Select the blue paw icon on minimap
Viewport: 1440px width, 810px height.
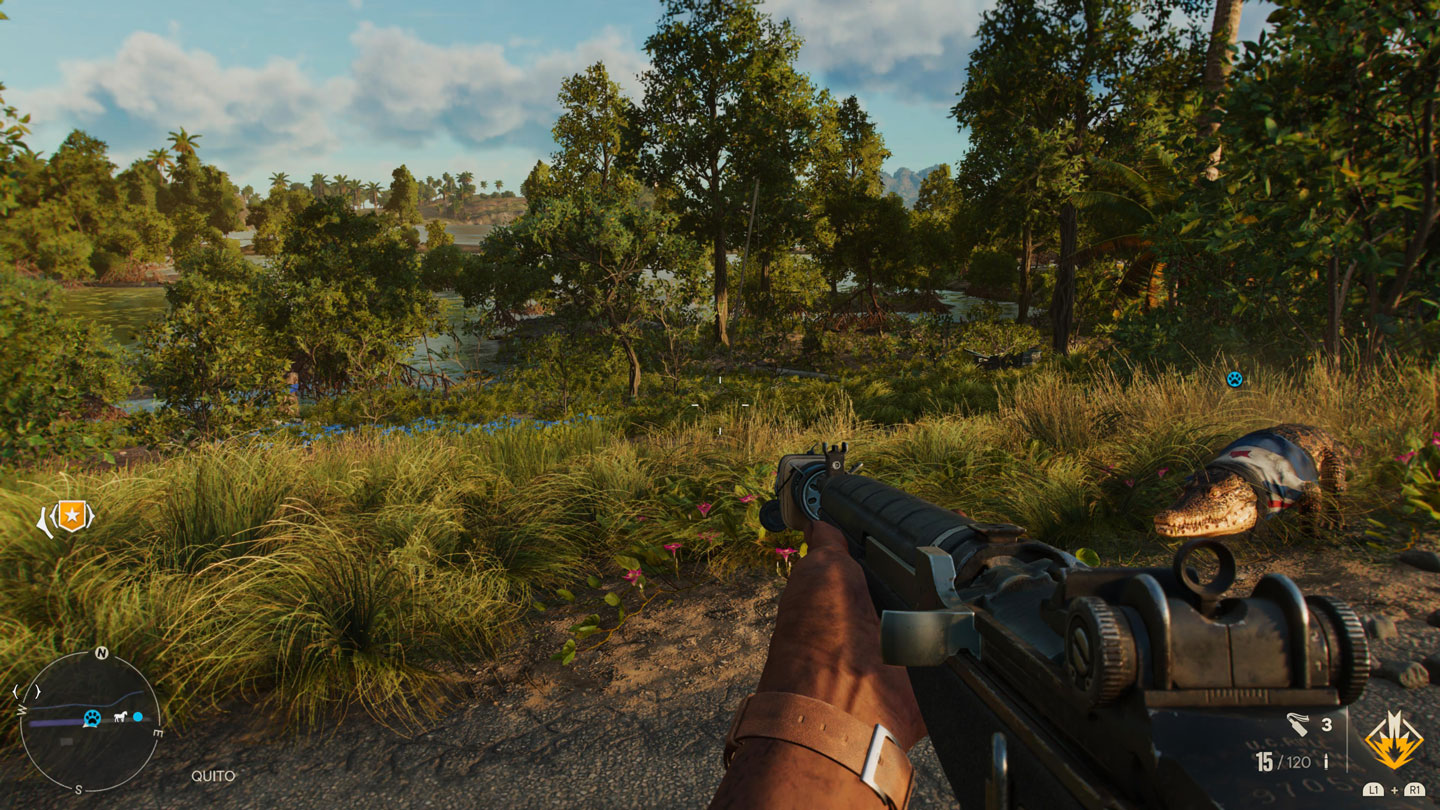pyautogui.click(x=92, y=717)
